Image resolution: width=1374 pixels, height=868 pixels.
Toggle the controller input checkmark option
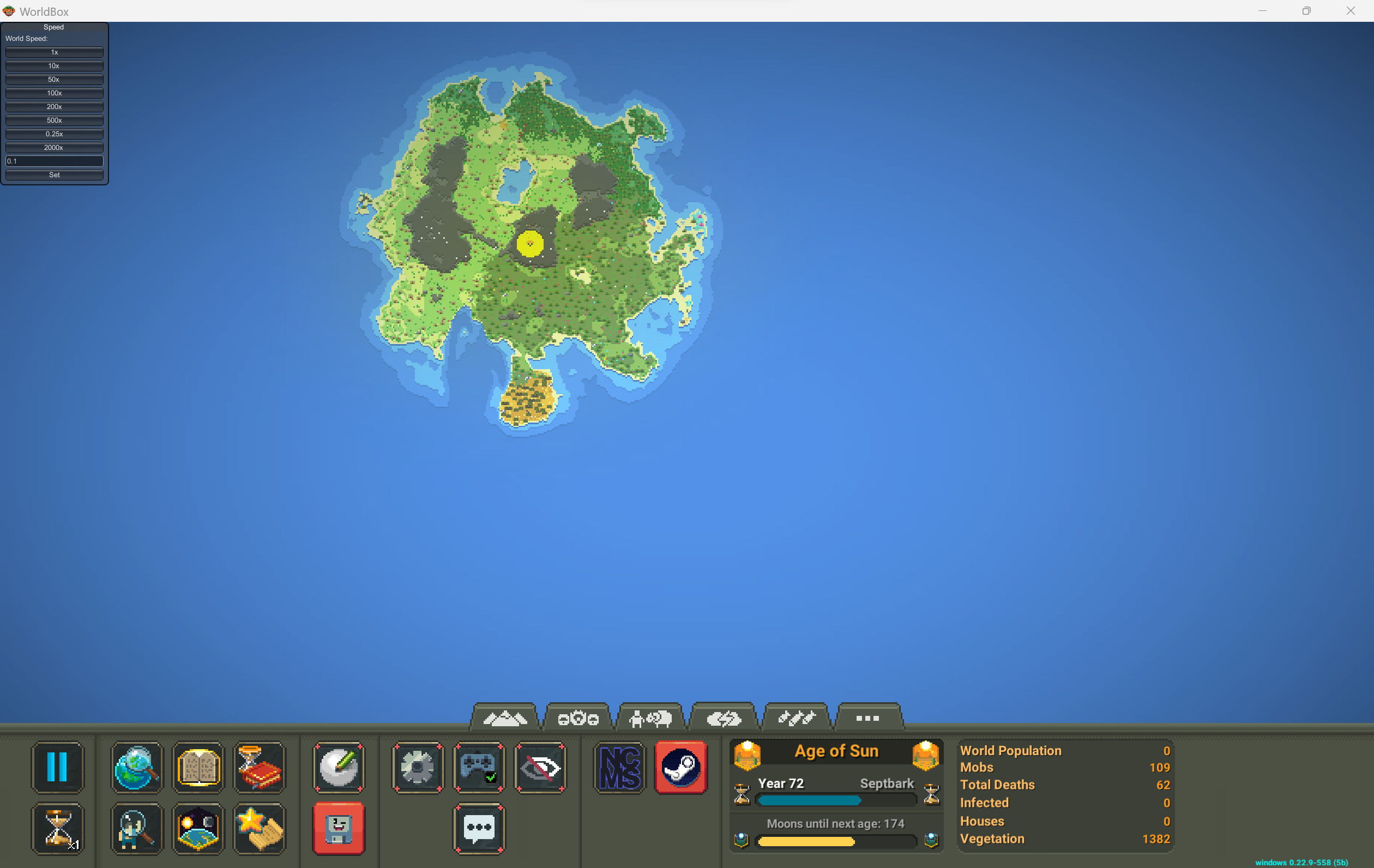478,768
